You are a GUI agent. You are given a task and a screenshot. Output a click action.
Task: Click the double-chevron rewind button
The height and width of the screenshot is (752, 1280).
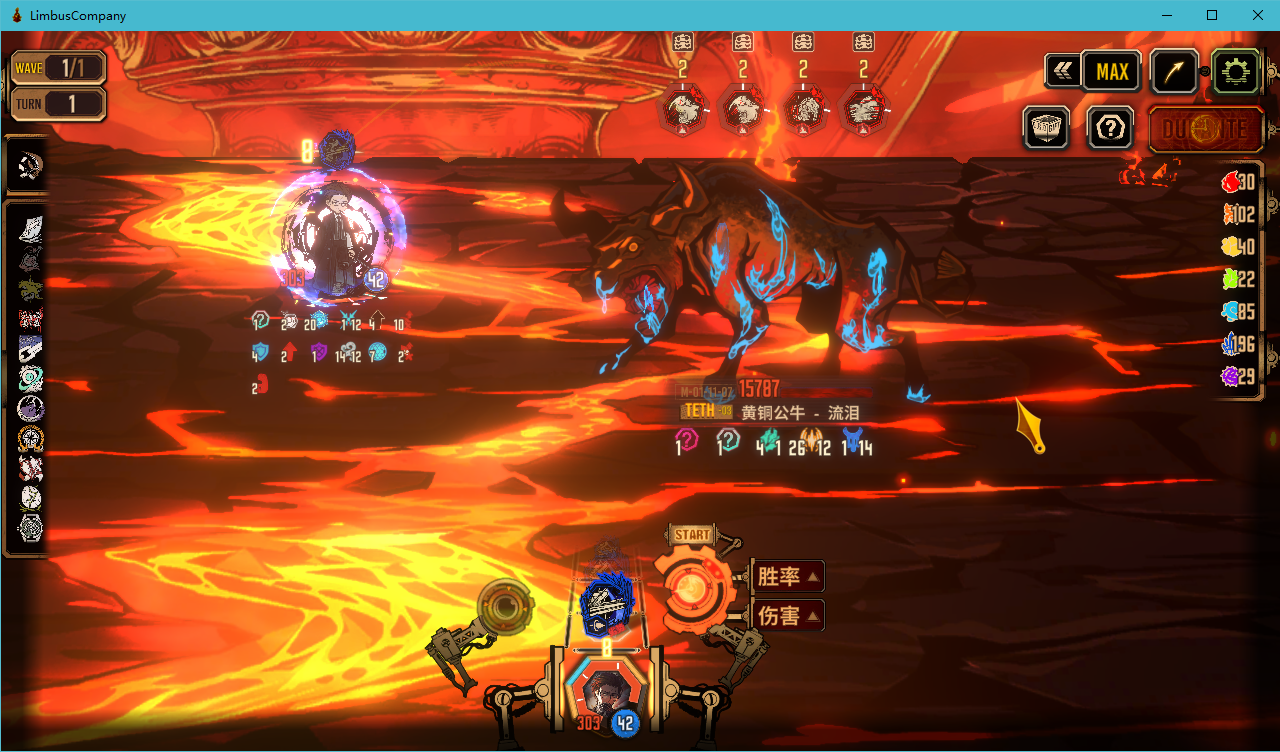(1061, 72)
